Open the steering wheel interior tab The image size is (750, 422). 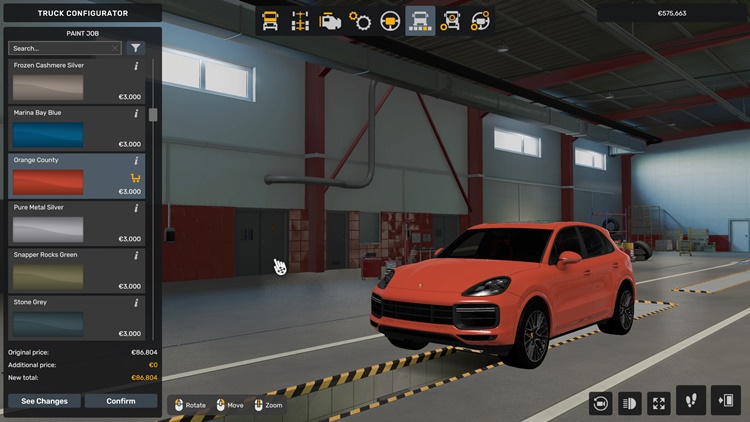tap(390, 21)
